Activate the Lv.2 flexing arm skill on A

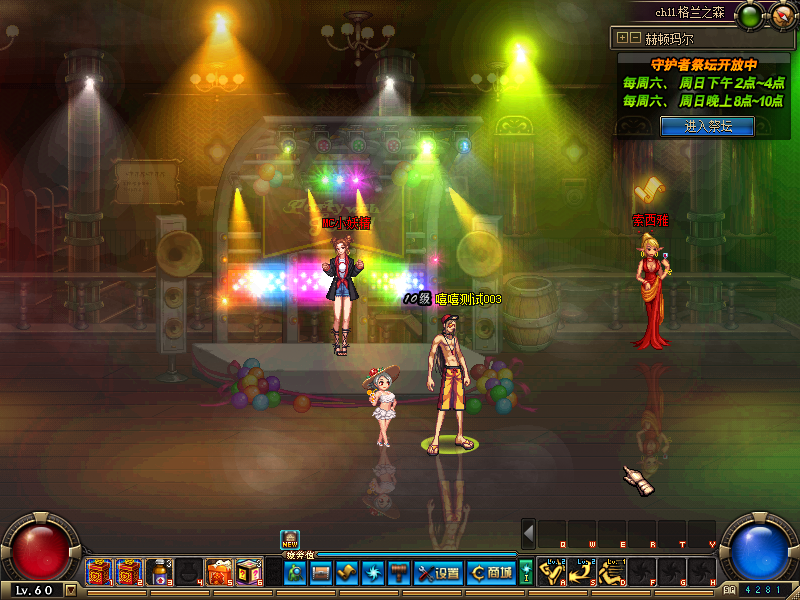(x=553, y=572)
